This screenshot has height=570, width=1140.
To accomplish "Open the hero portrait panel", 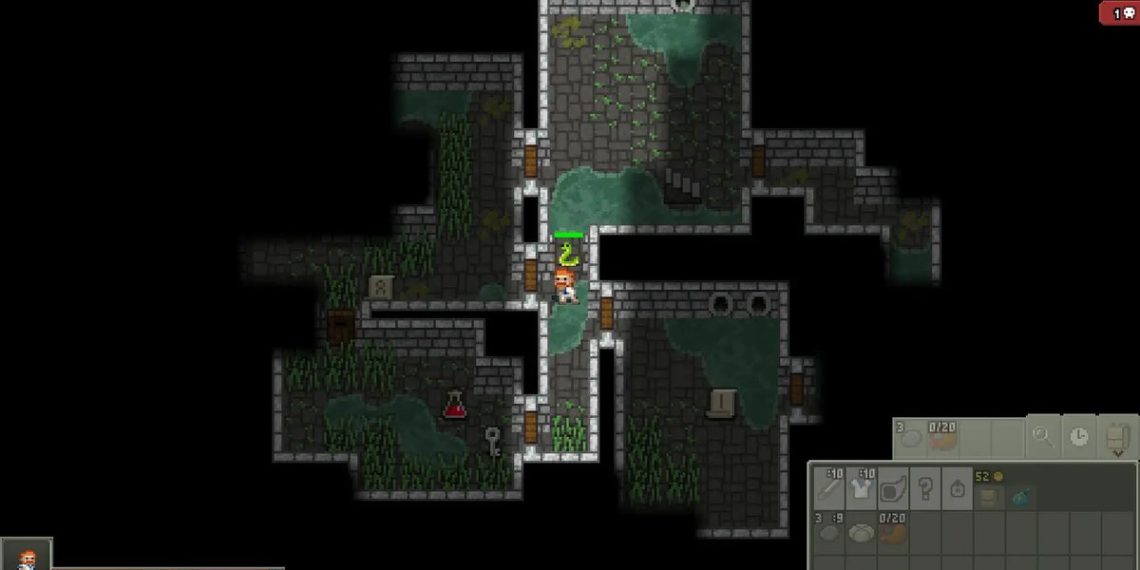I will pyautogui.click(x=26, y=556).
